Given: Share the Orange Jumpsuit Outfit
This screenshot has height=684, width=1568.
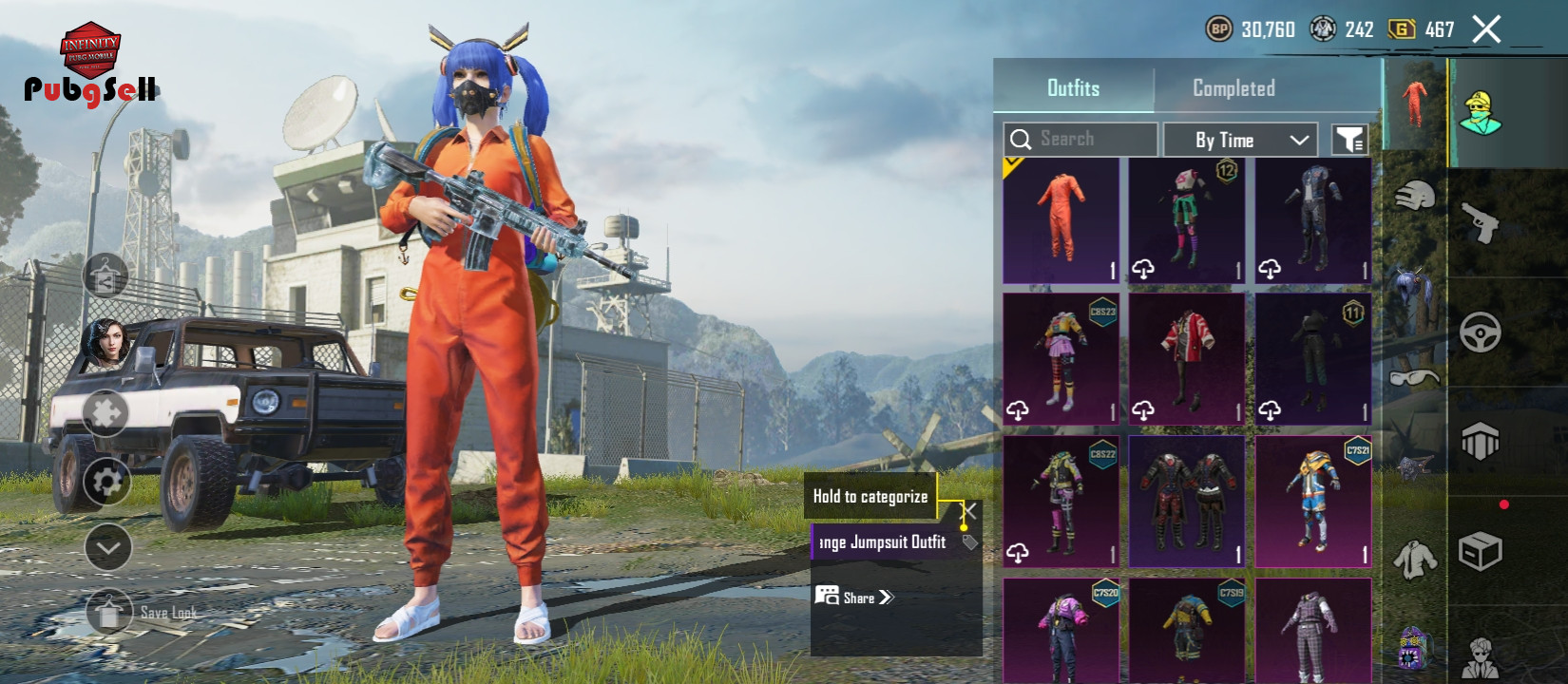Looking at the screenshot, I should [x=855, y=598].
